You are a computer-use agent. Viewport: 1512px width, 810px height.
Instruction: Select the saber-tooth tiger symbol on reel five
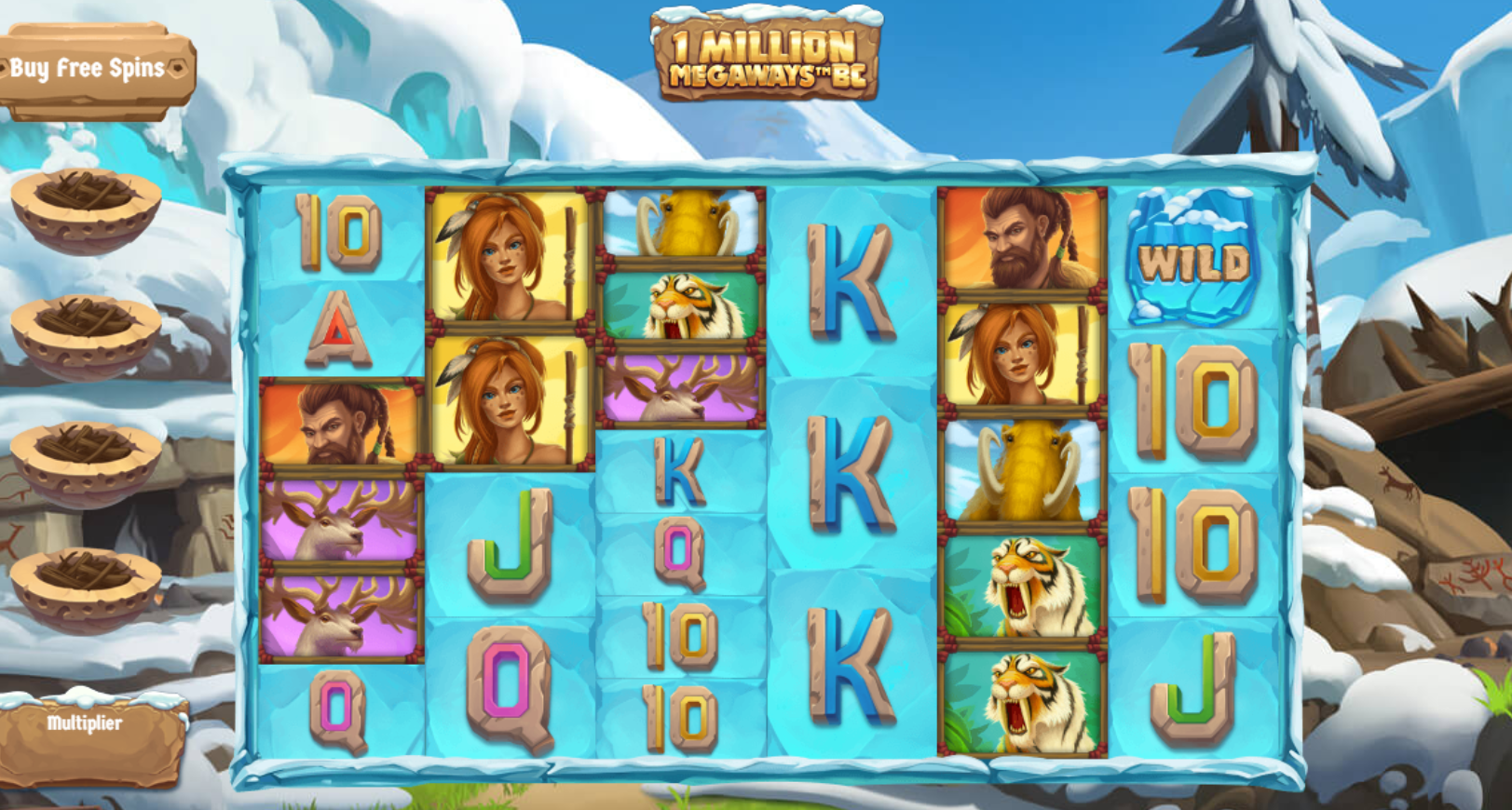pyautogui.click(x=1022, y=587)
